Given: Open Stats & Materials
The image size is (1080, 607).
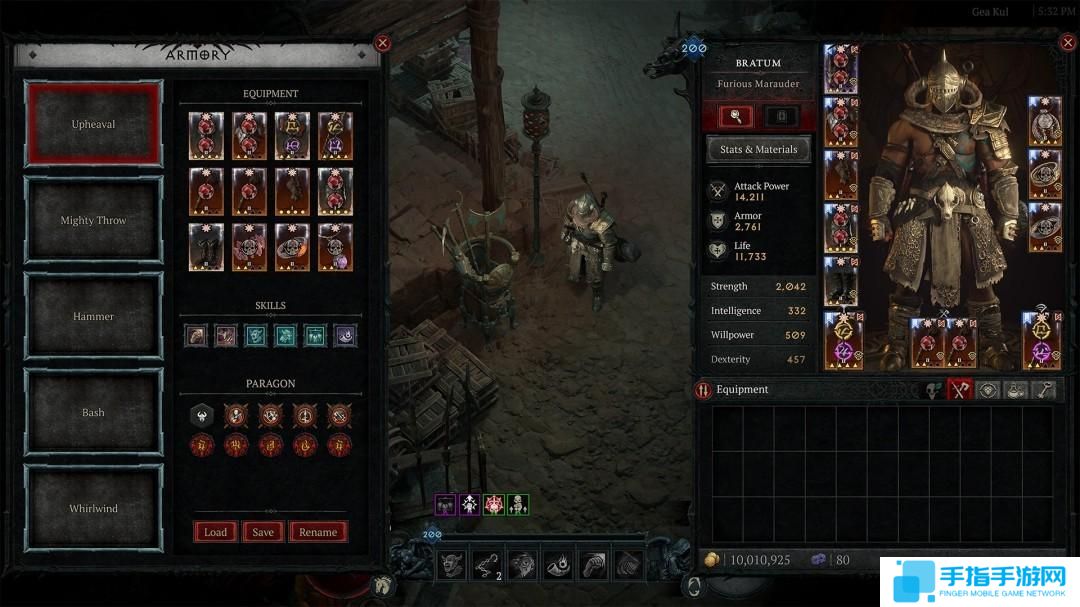Looking at the screenshot, I should [758, 150].
